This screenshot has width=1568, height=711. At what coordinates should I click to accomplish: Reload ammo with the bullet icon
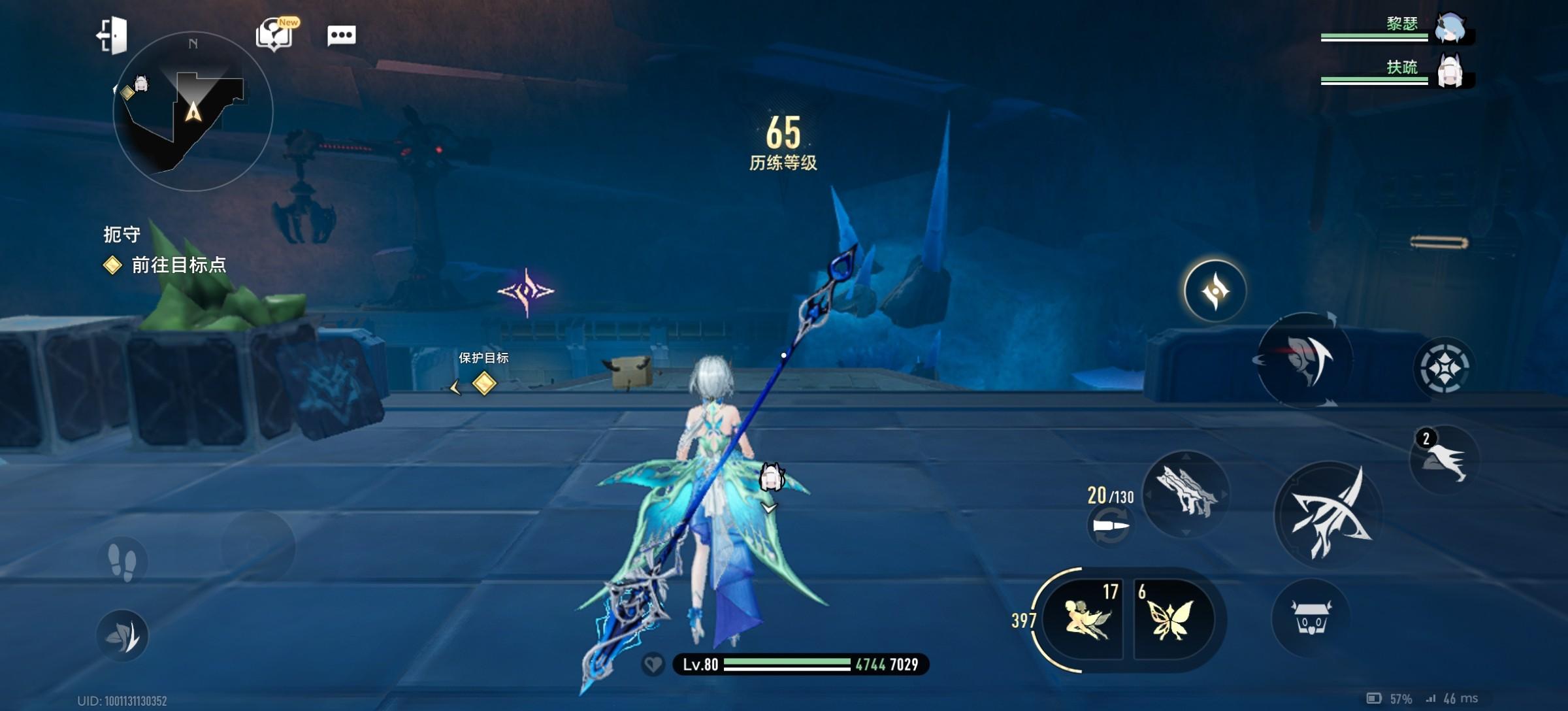coord(1110,526)
